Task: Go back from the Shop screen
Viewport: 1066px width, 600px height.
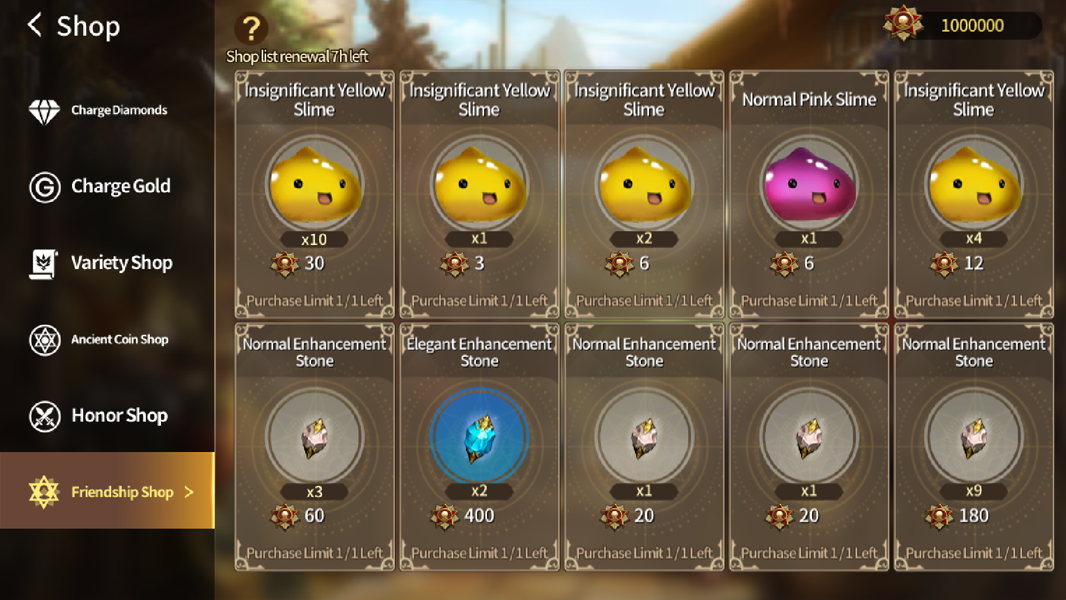Action: (36, 26)
